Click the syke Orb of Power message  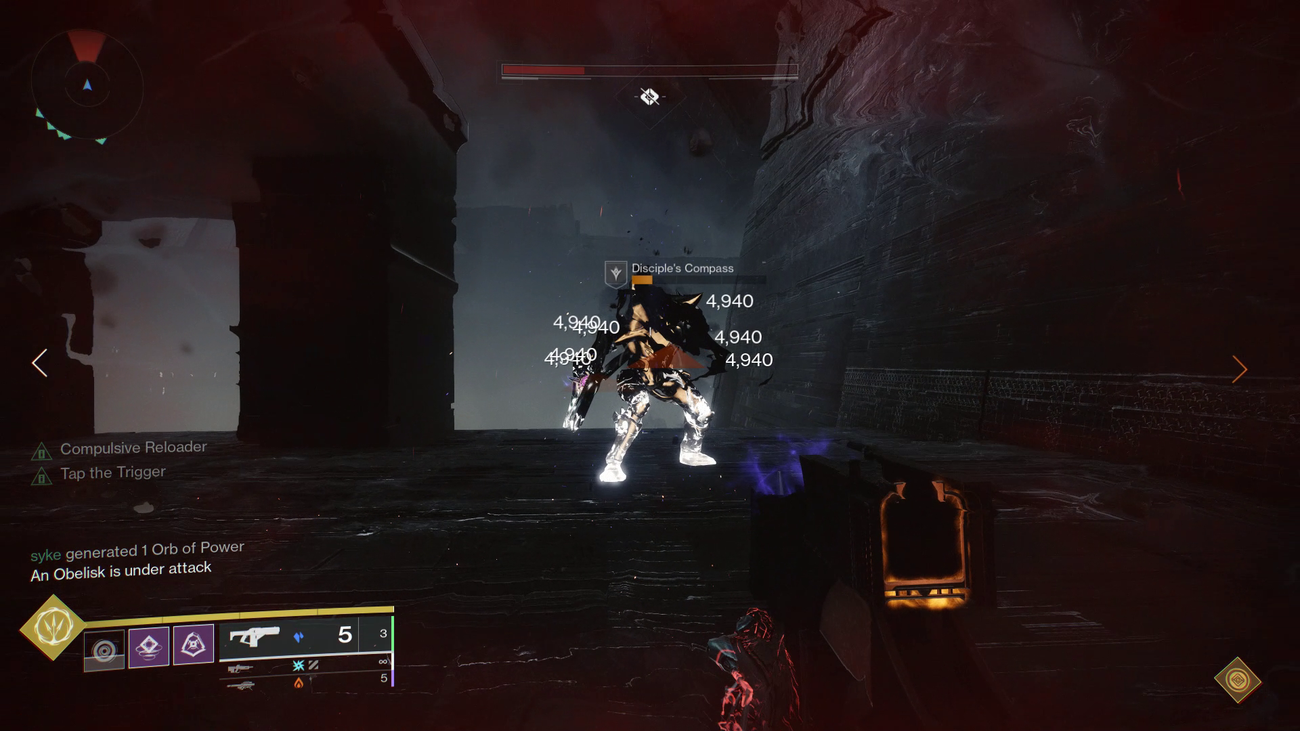pos(137,547)
